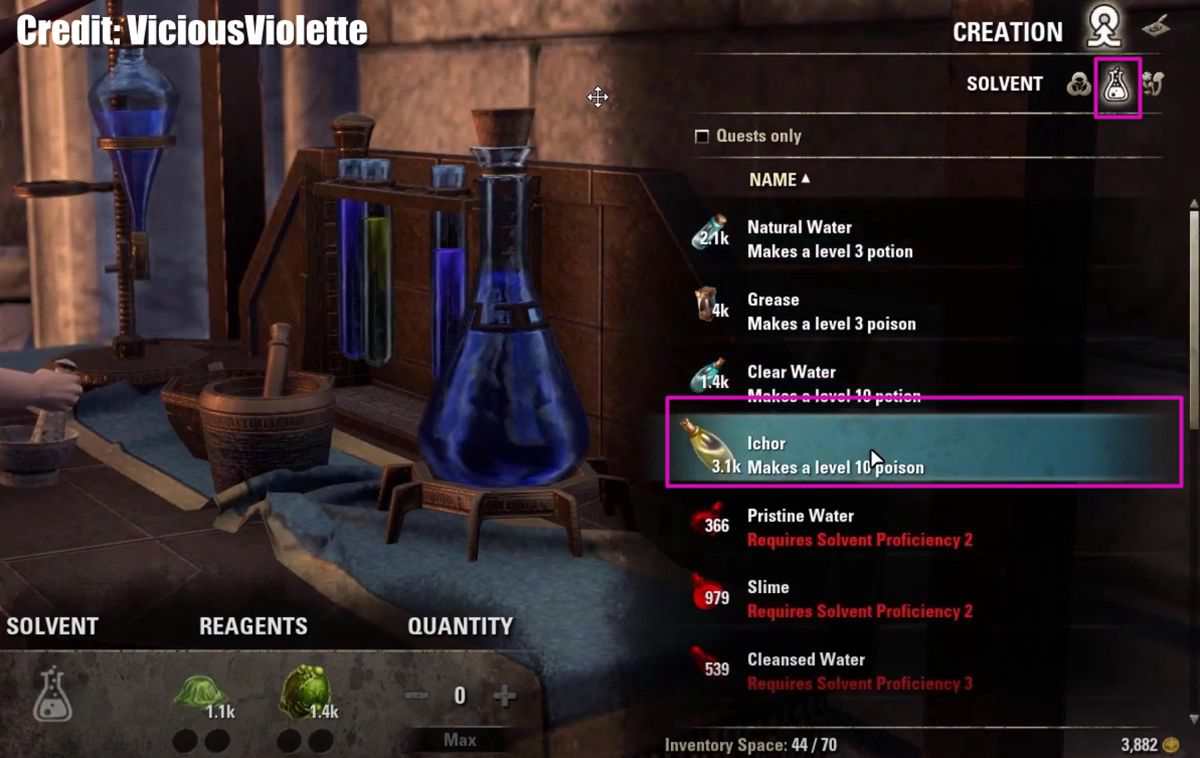
Task: Select the Ichor solvent row
Action: (924, 455)
